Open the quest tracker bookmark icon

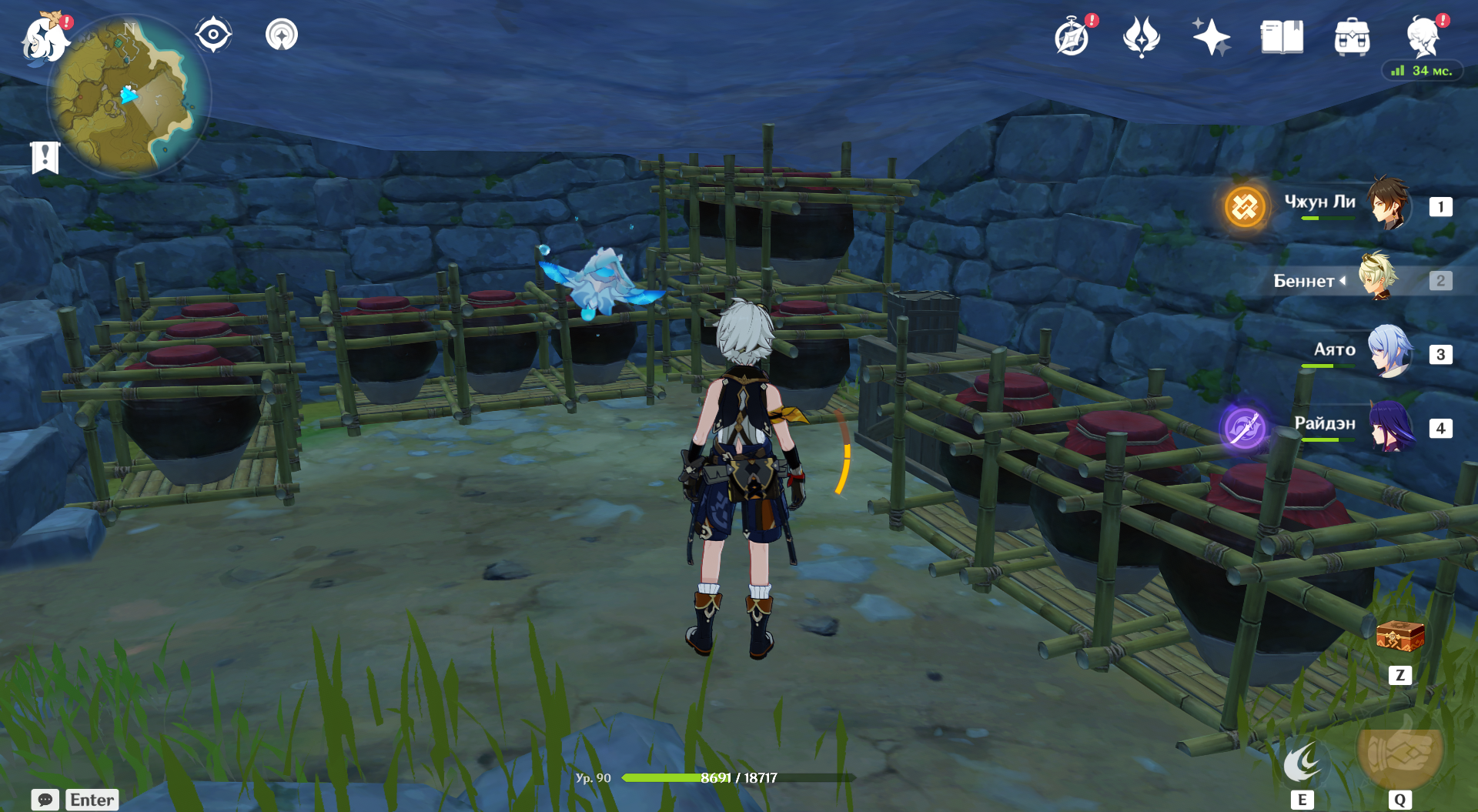point(45,157)
